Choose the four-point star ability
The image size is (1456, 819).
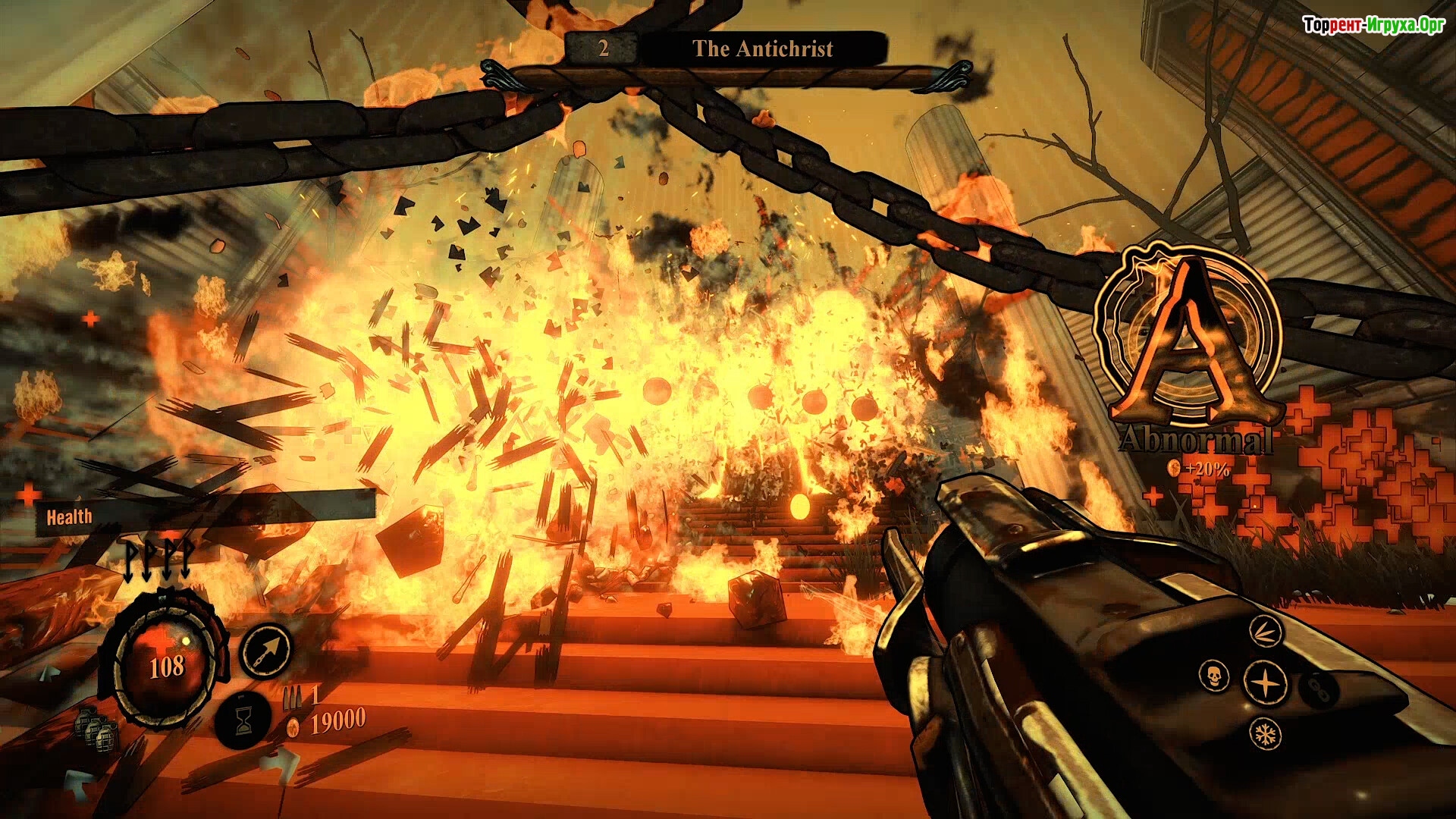click(x=1265, y=682)
